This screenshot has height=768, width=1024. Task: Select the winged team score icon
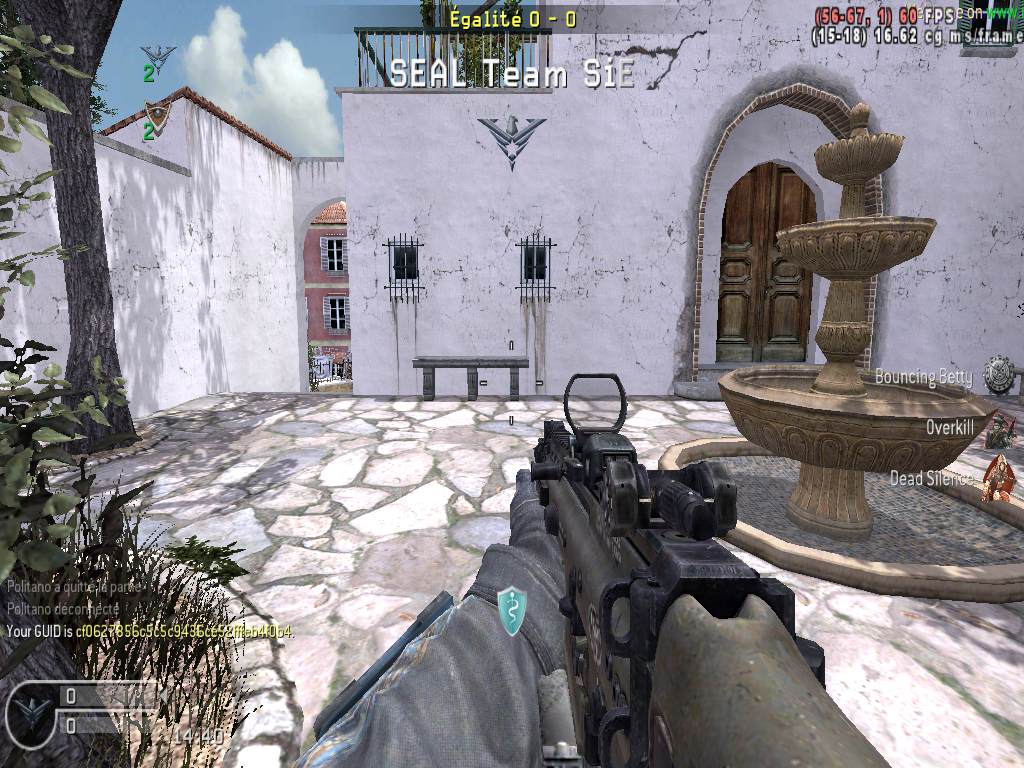click(x=158, y=56)
